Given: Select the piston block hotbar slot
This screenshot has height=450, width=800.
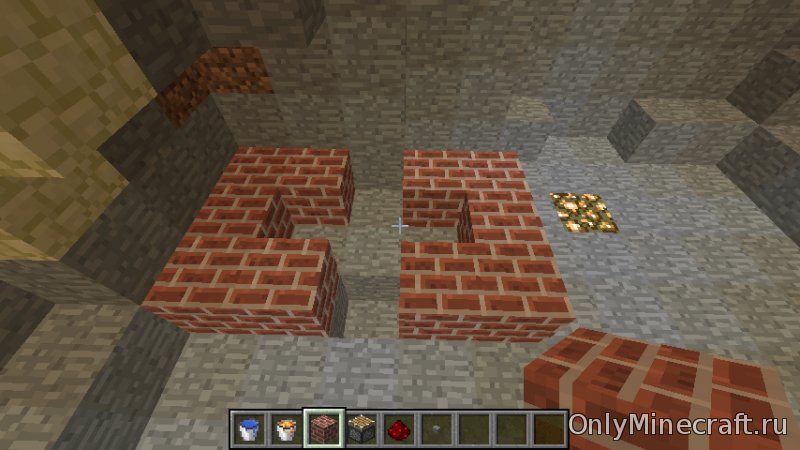Looking at the screenshot, I should click(361, 428).
